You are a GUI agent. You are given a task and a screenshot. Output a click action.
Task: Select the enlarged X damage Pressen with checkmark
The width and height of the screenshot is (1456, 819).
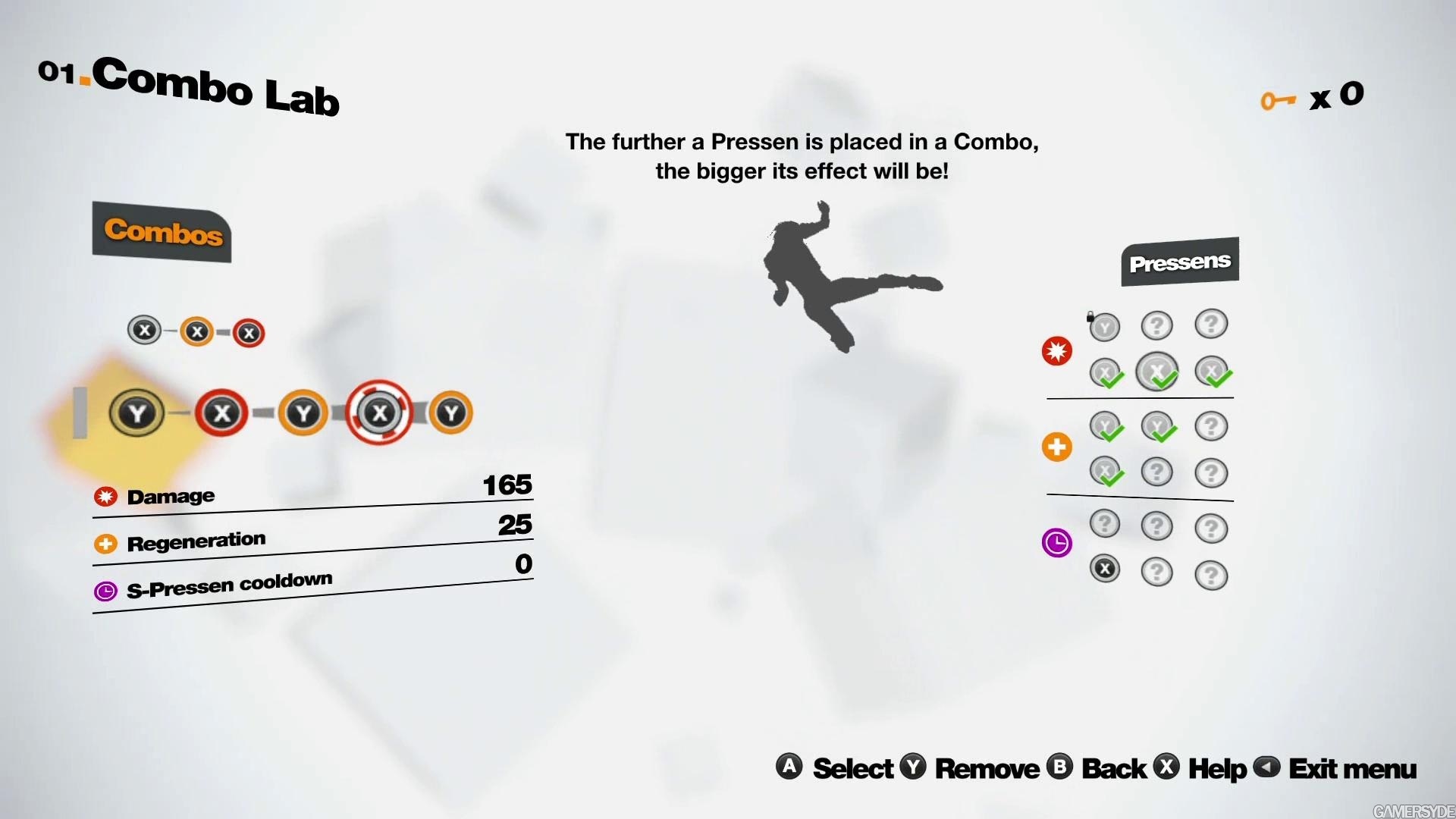1156,372
